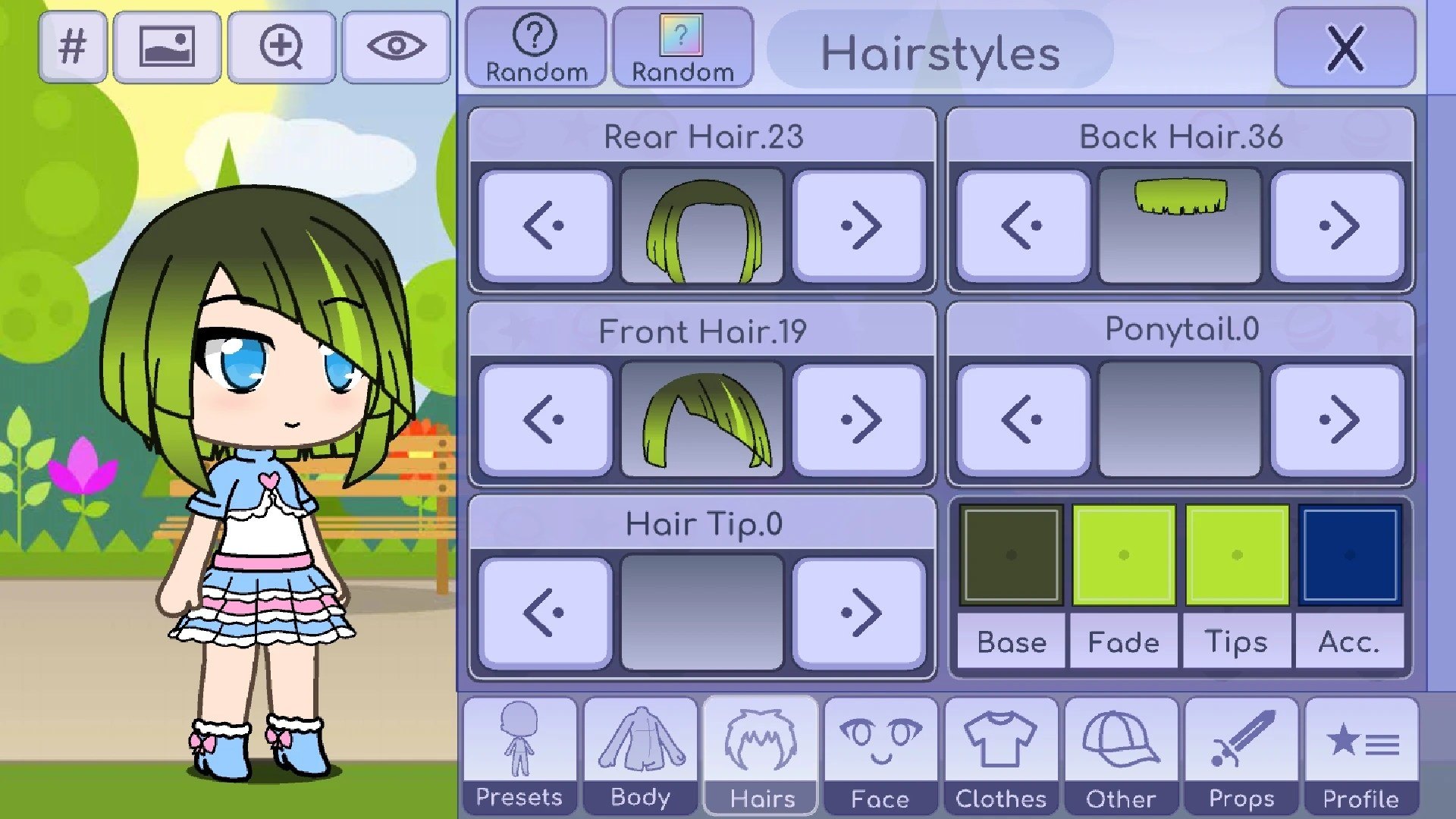Change the Tips color swatch
The width and height of the screenshot is (1456, 819).
click(1237, 555)
